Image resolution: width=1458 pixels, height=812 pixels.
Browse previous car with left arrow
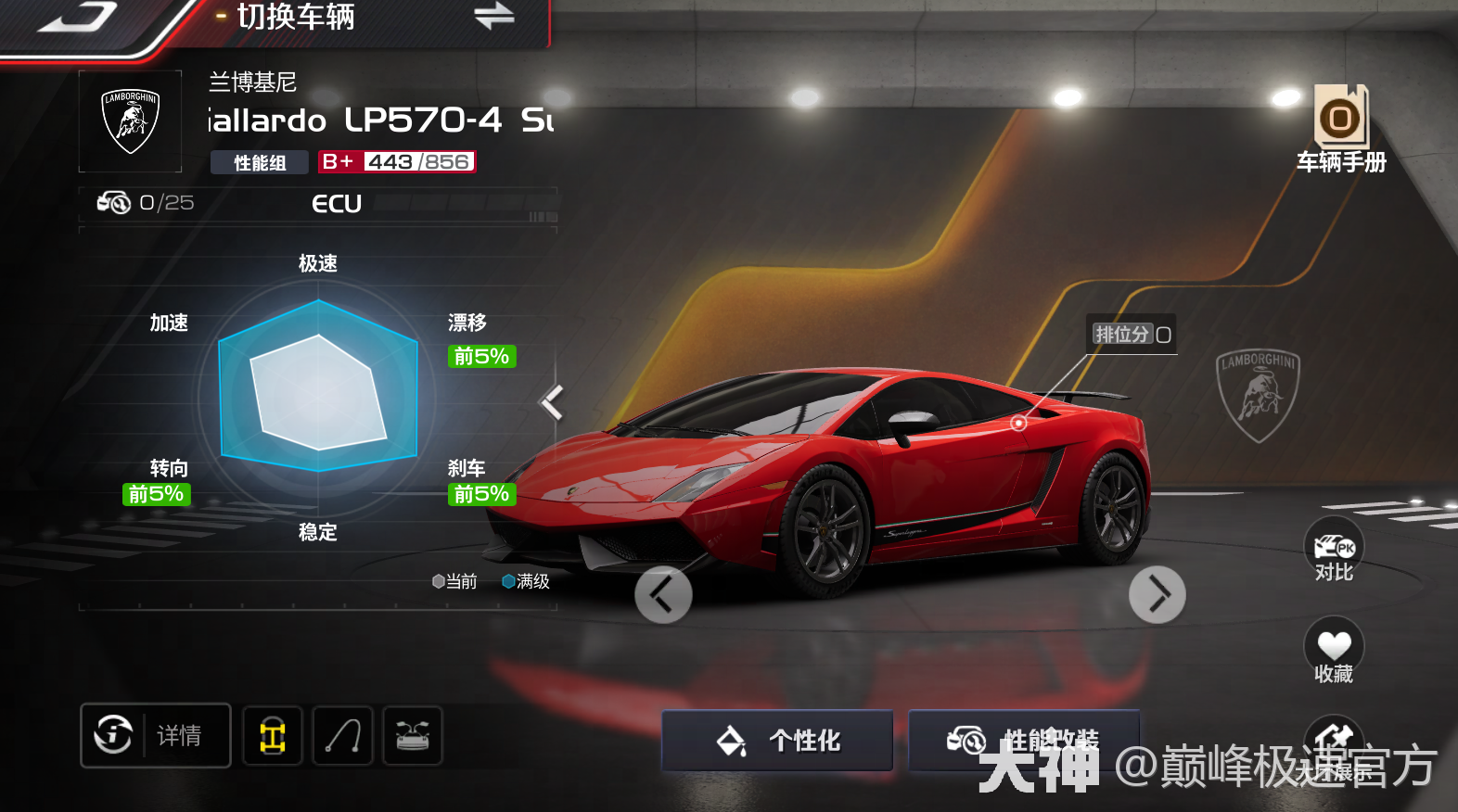pos(663,594)
